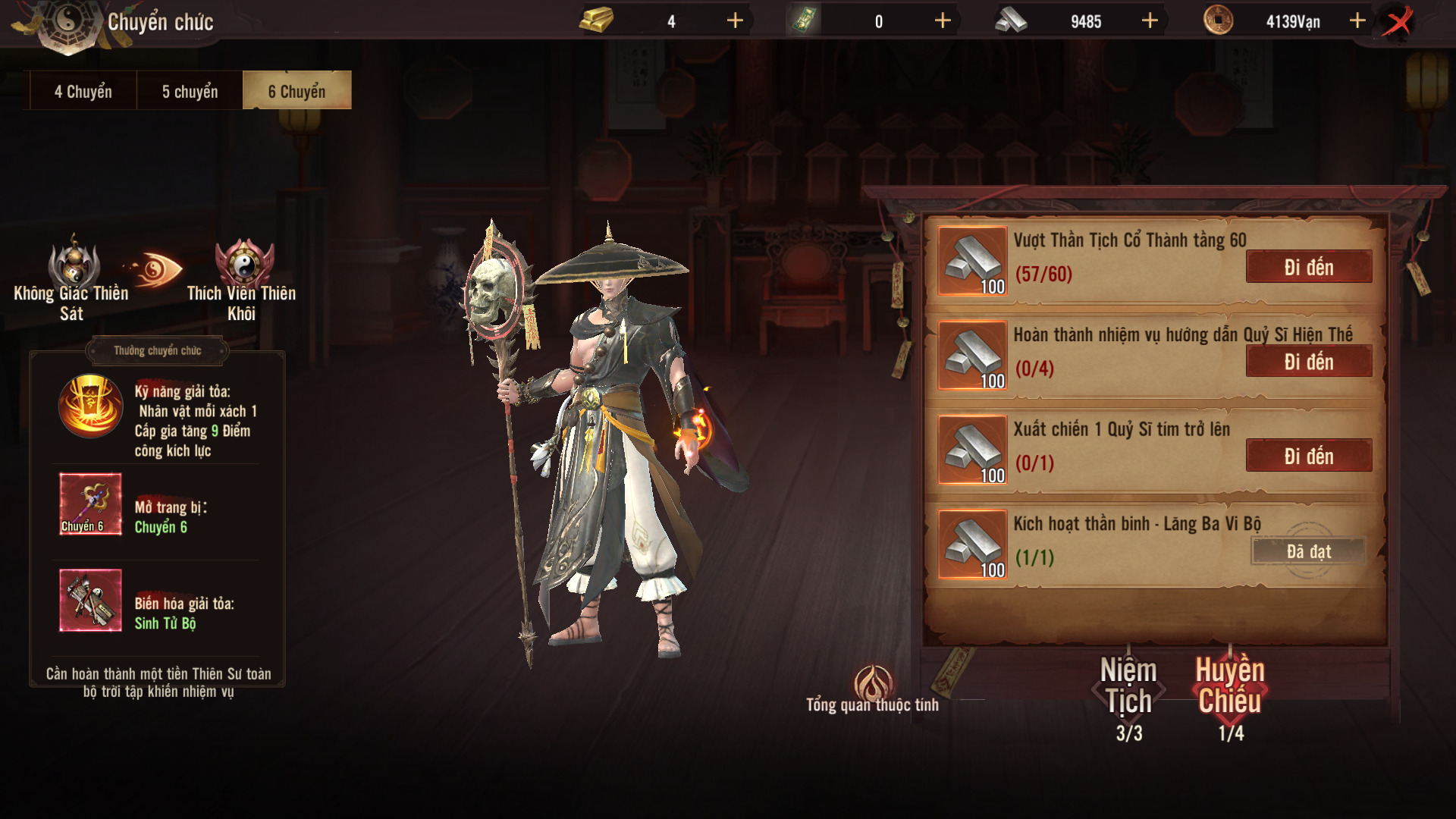This screenshot has width=1456, height=819.
Task: Select the Không Giác Thiên Sát class emblem
Action: (74, 265)
